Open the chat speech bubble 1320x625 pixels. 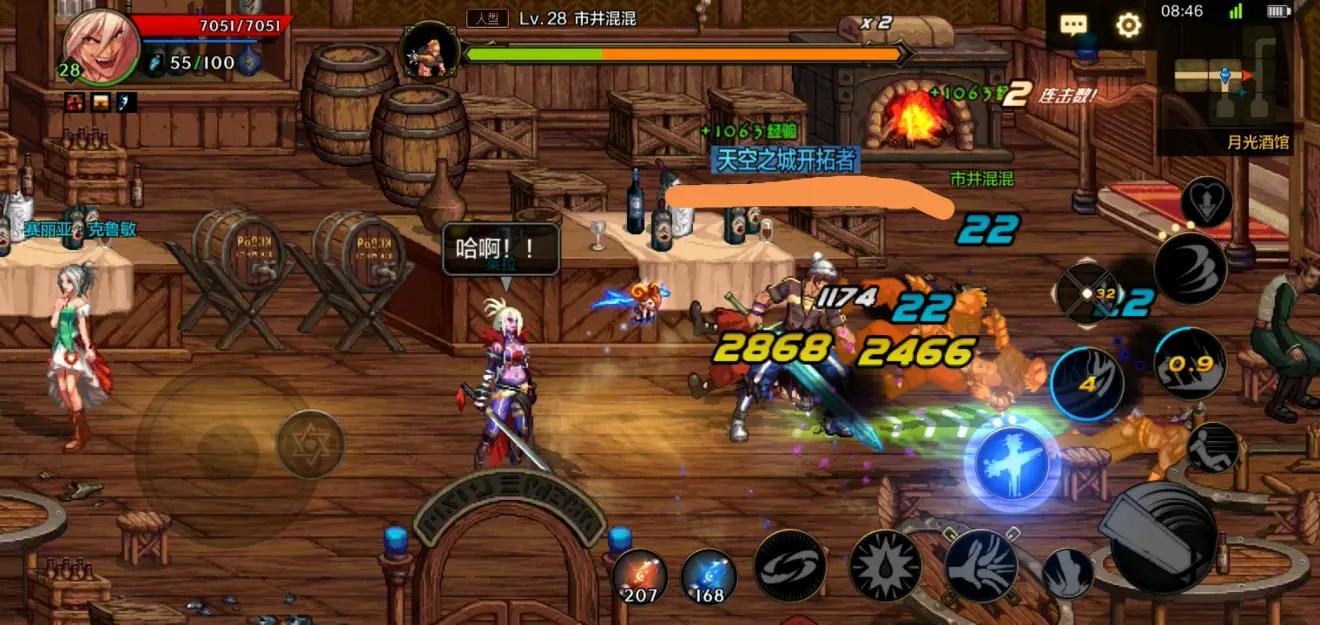[1074, 25]
